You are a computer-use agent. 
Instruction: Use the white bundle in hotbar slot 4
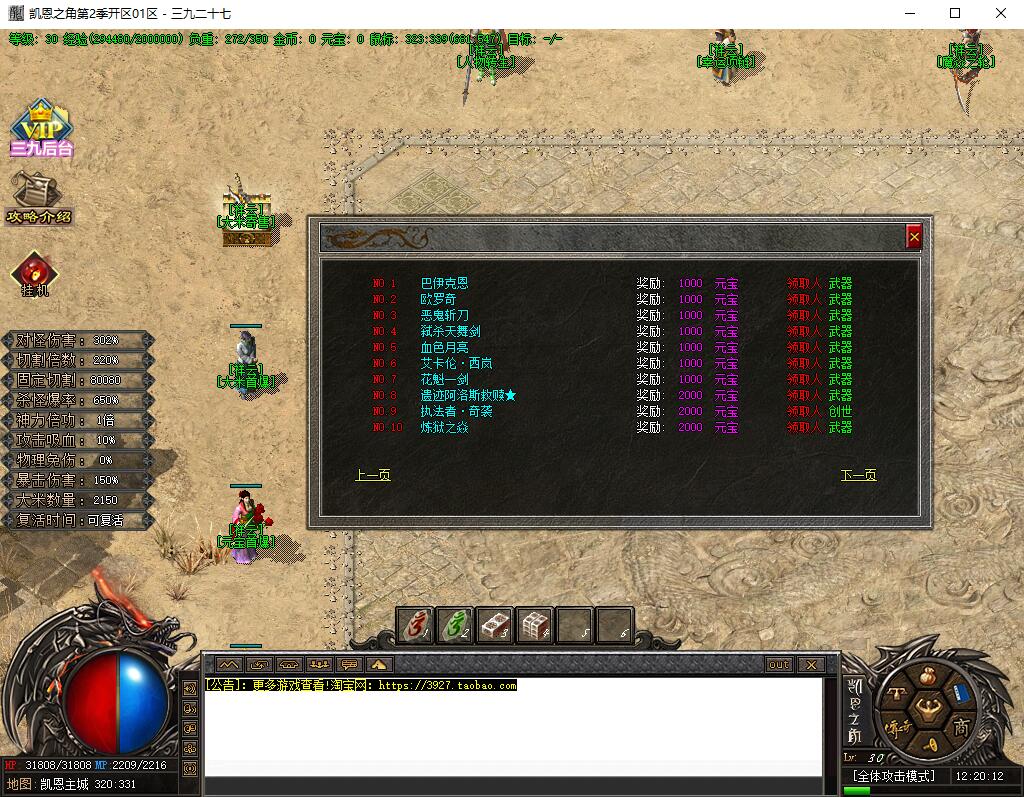coord(535,626)
